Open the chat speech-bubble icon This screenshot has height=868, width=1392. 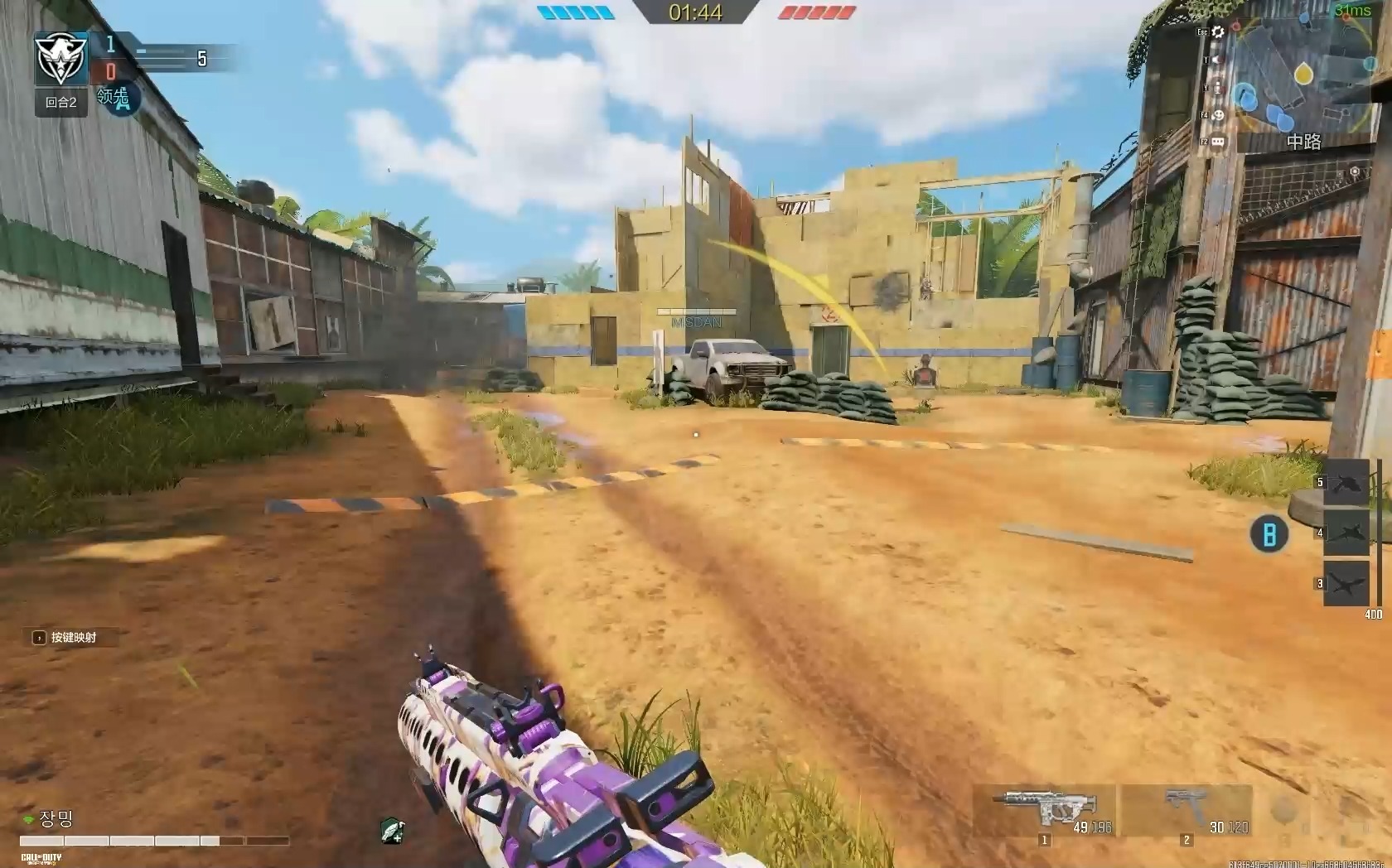point(1217,142)
